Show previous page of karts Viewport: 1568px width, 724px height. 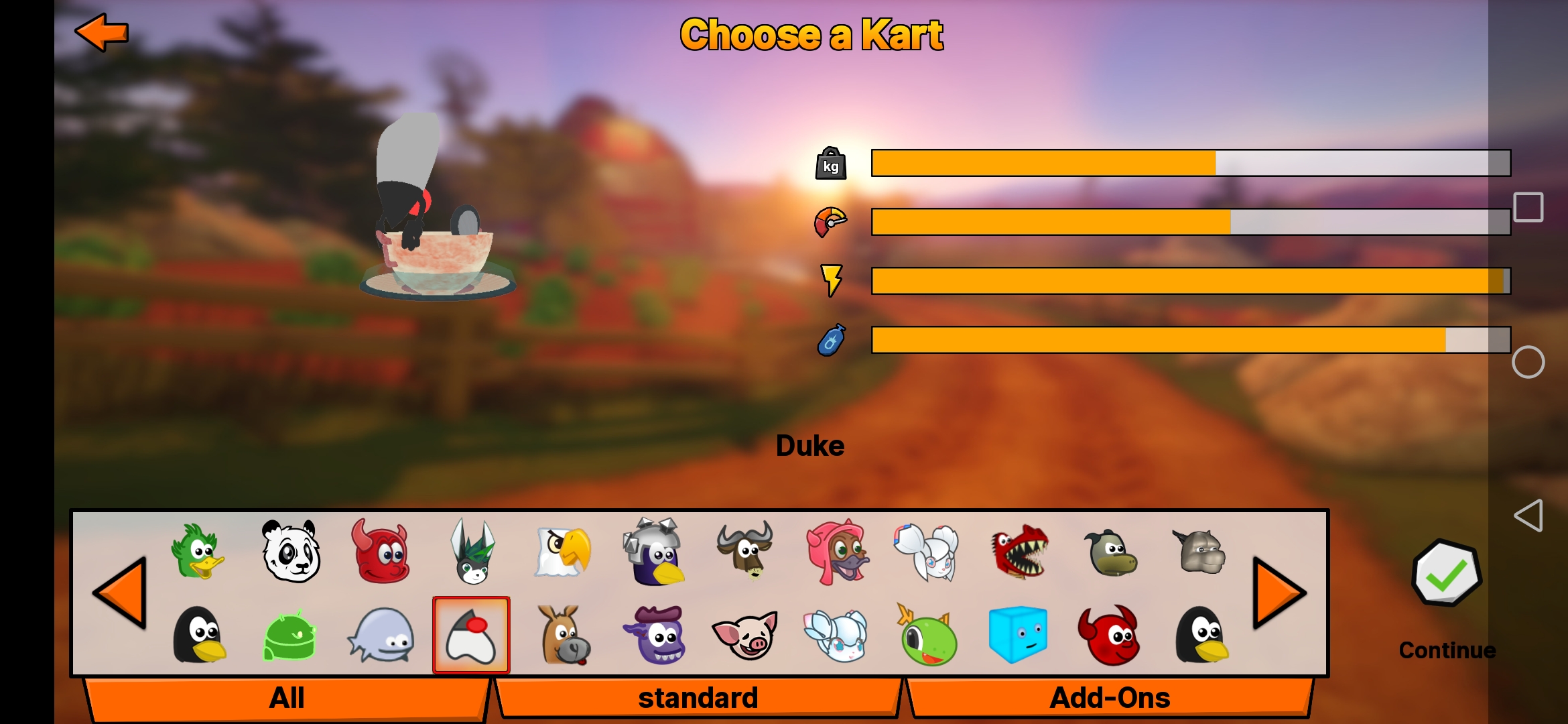tap(121, 593)
